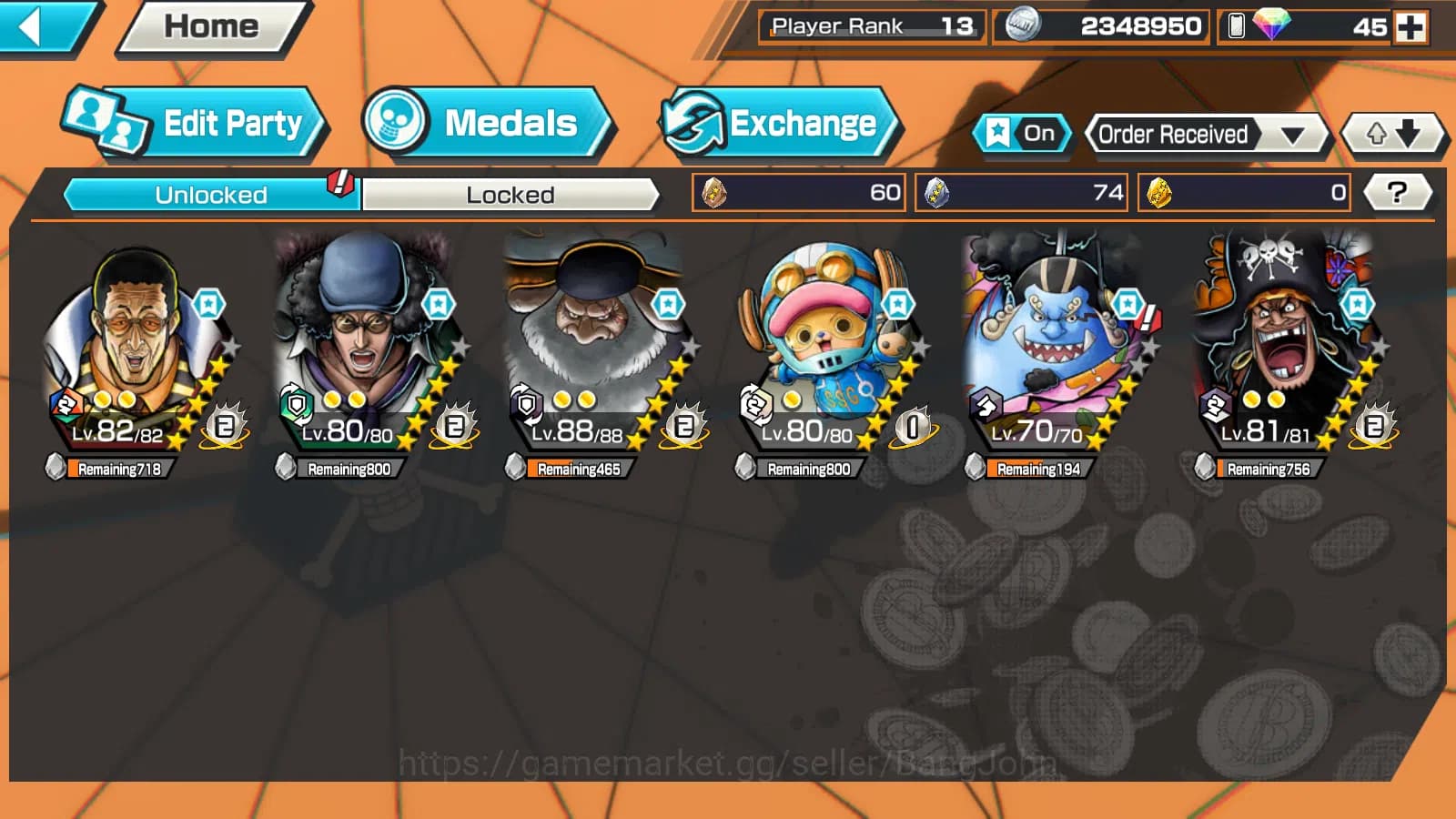
Task: Click the bronze fragment counter showing 60
Action: coord(796,192)
